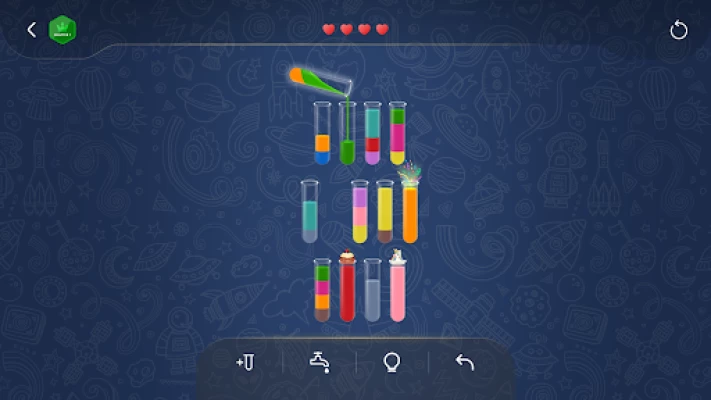
Task: Select the full red tube with cupcake
Action: (347, 291)
